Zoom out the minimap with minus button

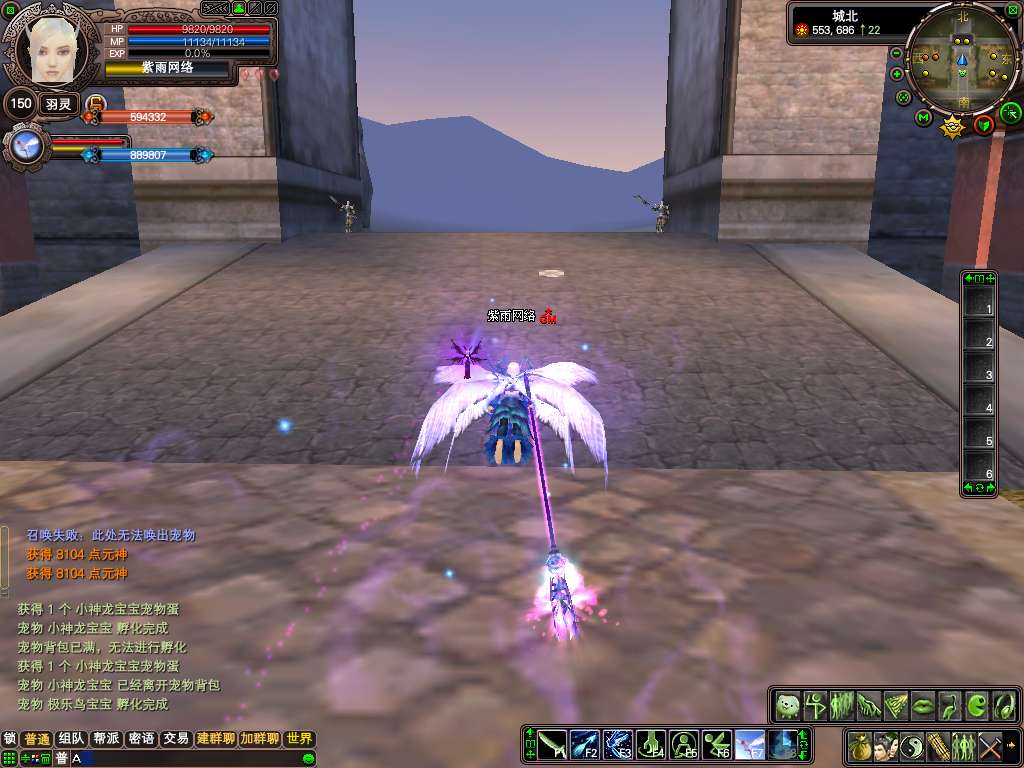coord(897,53)
